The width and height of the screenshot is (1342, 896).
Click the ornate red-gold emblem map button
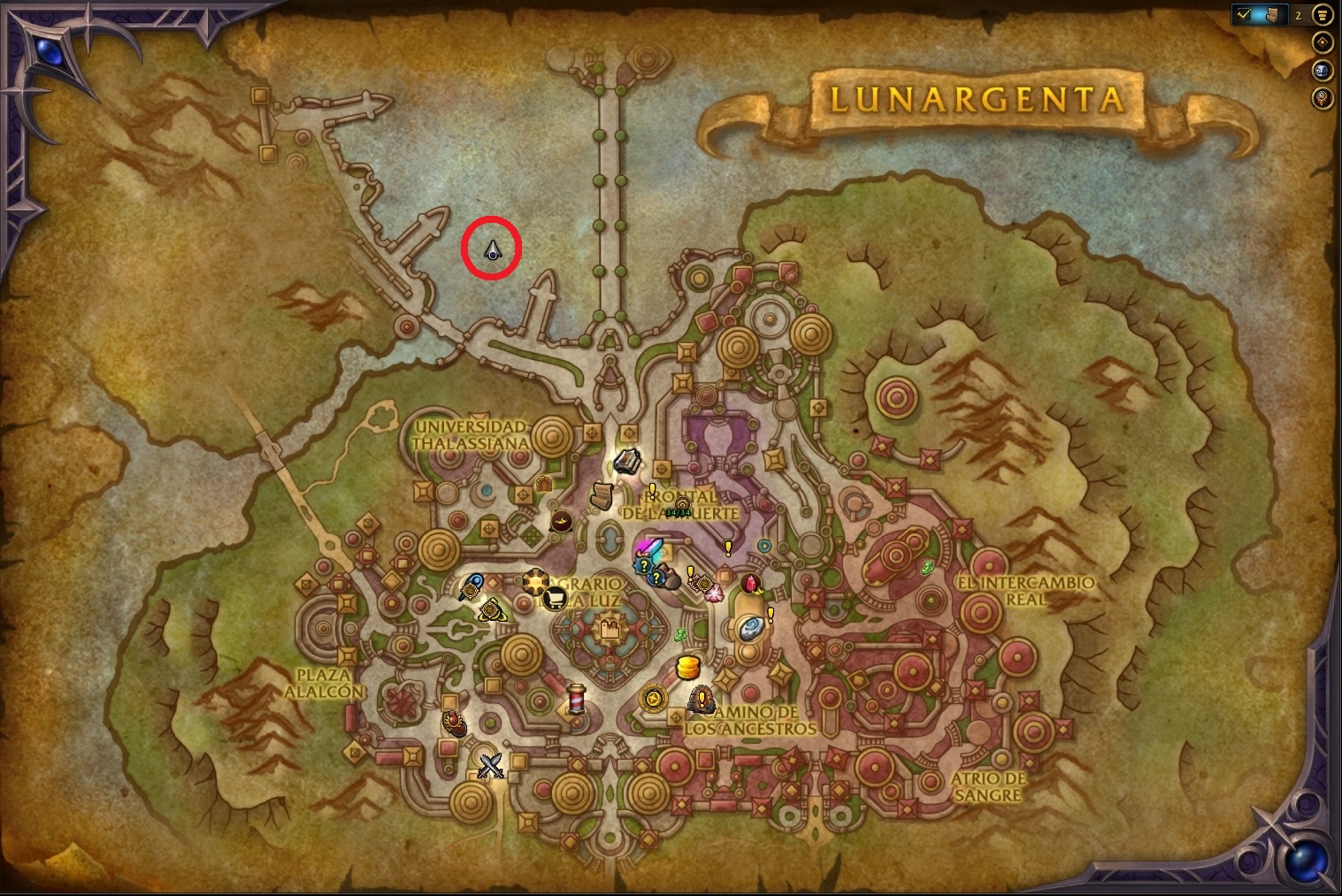tap(1323, 97)
